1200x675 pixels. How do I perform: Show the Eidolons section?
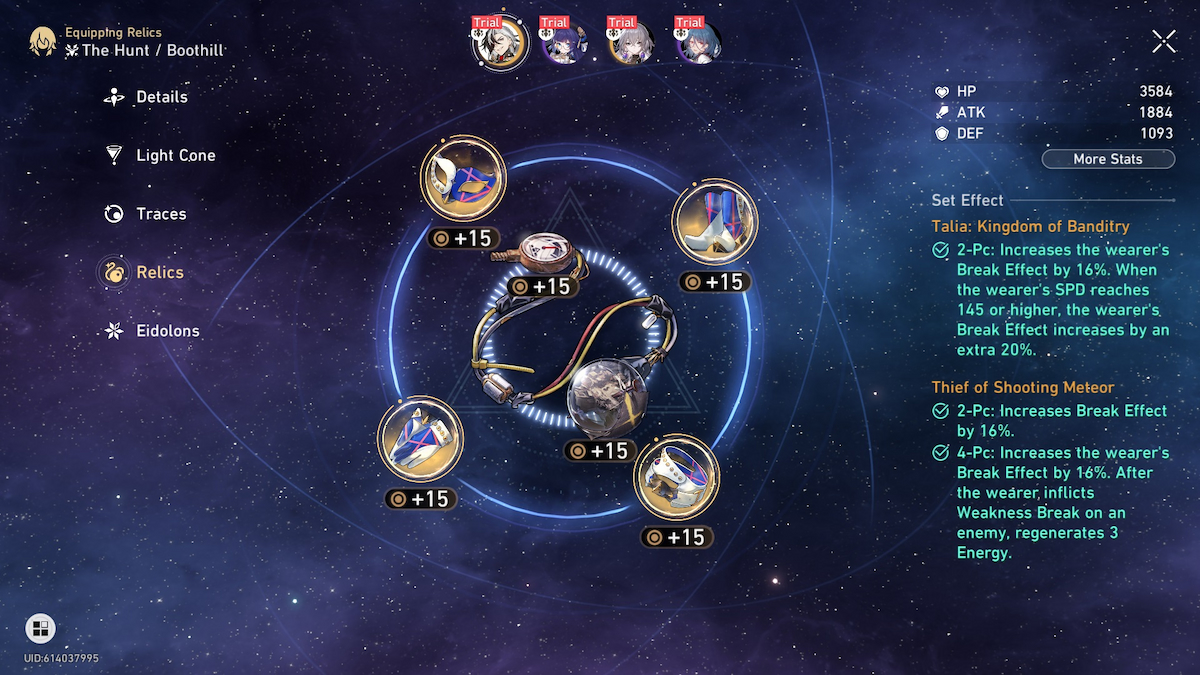(166, 331)
